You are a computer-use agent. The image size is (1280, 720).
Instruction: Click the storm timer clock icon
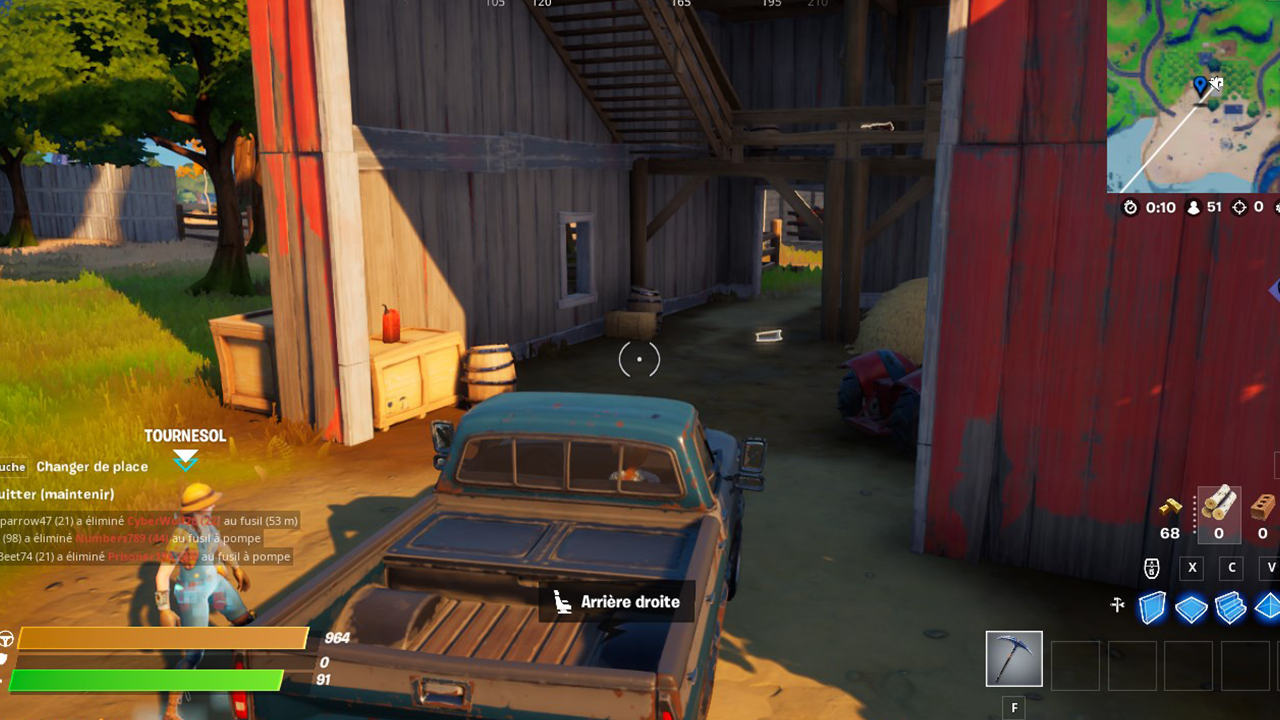pyautogui.click(x=1131, y=207)
